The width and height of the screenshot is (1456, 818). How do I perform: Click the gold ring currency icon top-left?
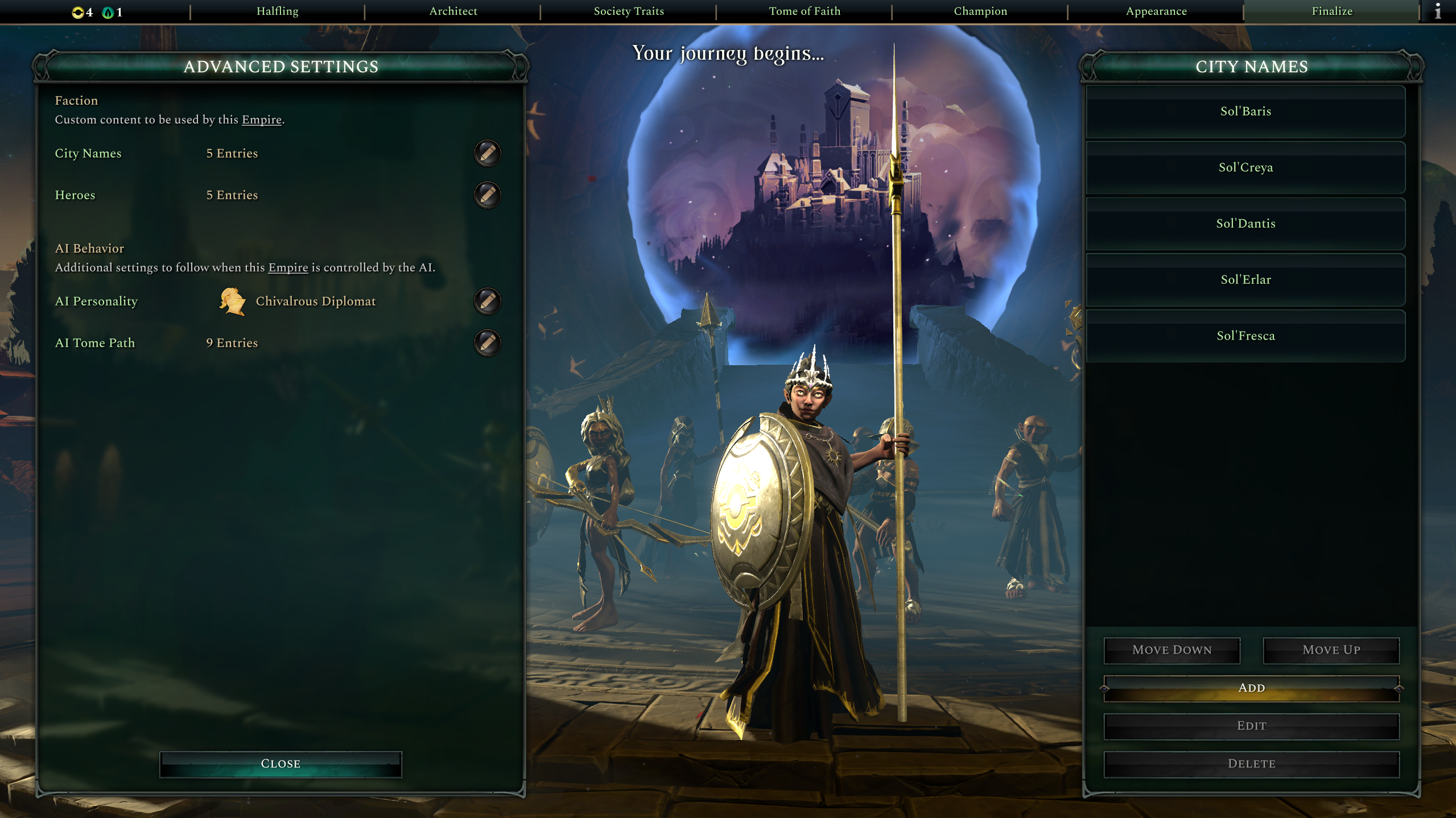(77, 11)
